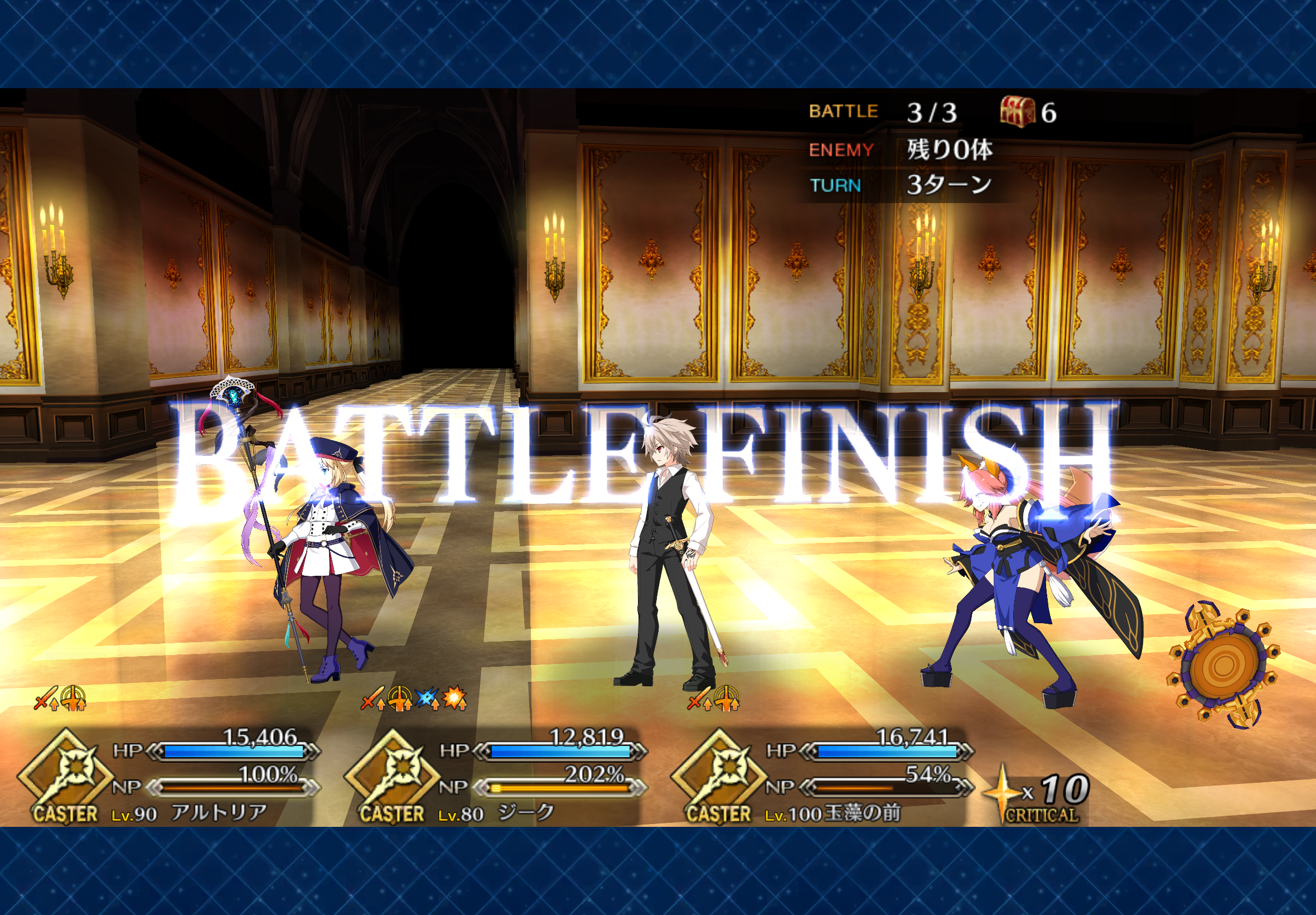Click Sieg's row of four buff icons

[414, 699]
